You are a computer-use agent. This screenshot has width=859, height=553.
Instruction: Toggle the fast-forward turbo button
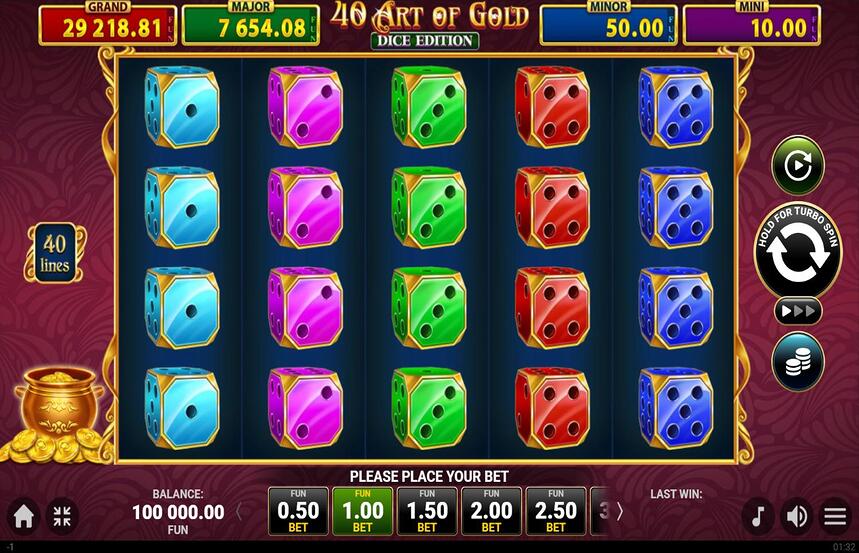click(797, 311)
